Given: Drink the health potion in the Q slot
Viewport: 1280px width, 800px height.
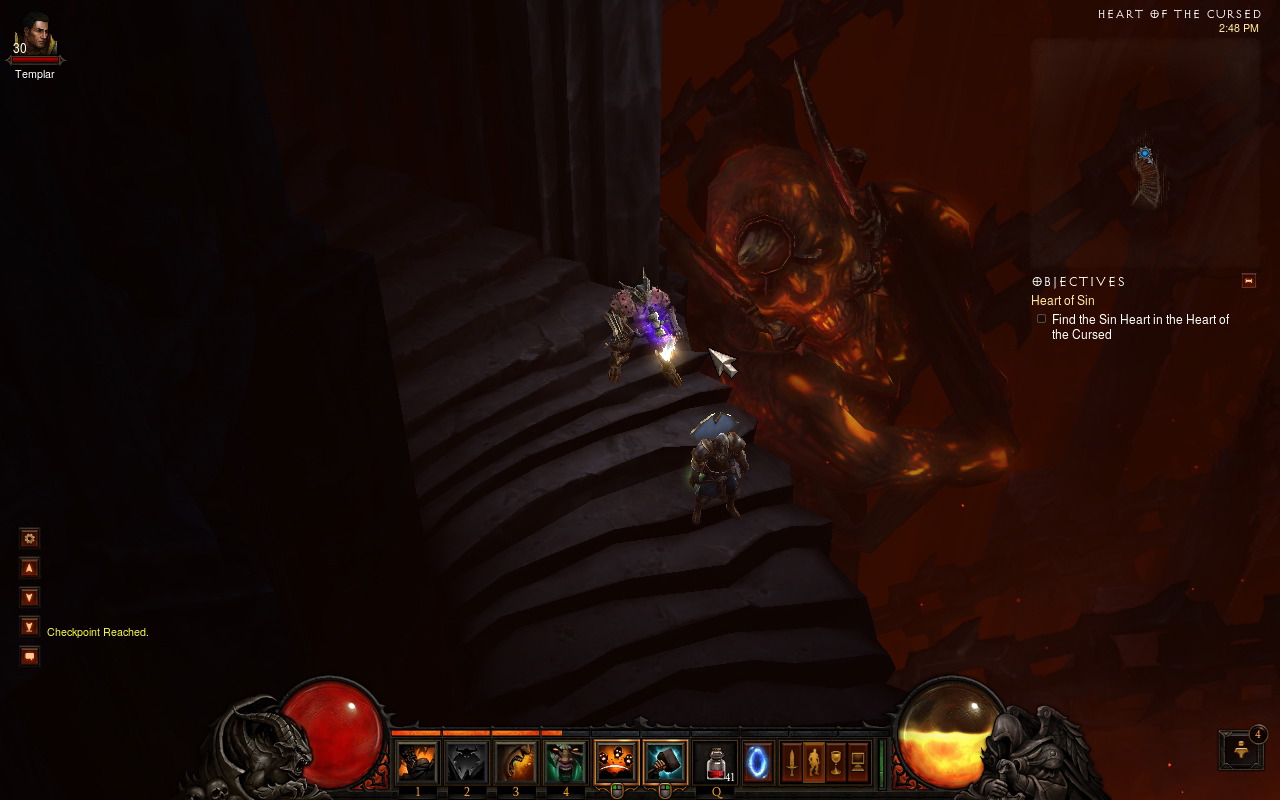Looking at the screenshot, I should 715,763.
